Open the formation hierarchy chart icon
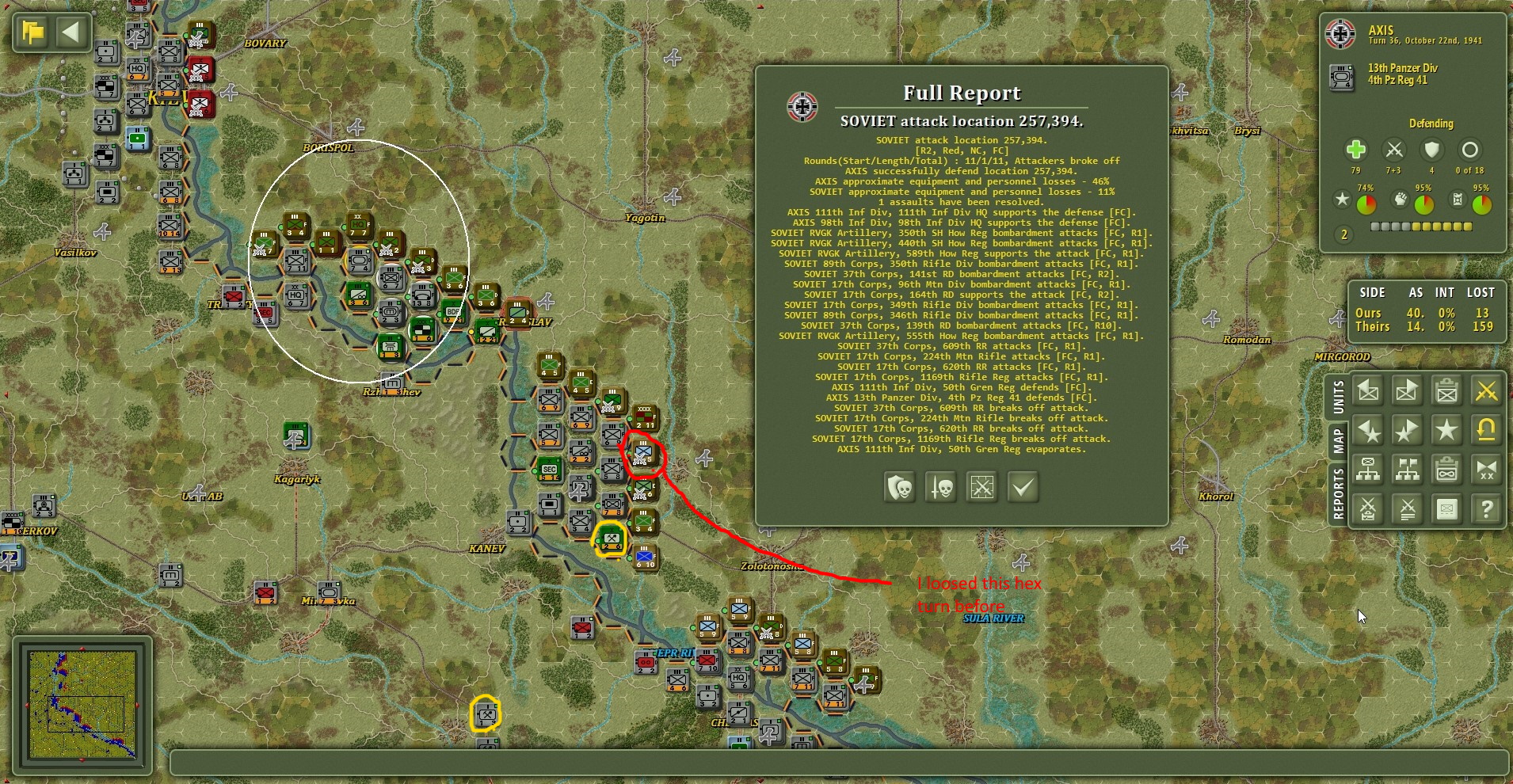 coord(1368,470)
